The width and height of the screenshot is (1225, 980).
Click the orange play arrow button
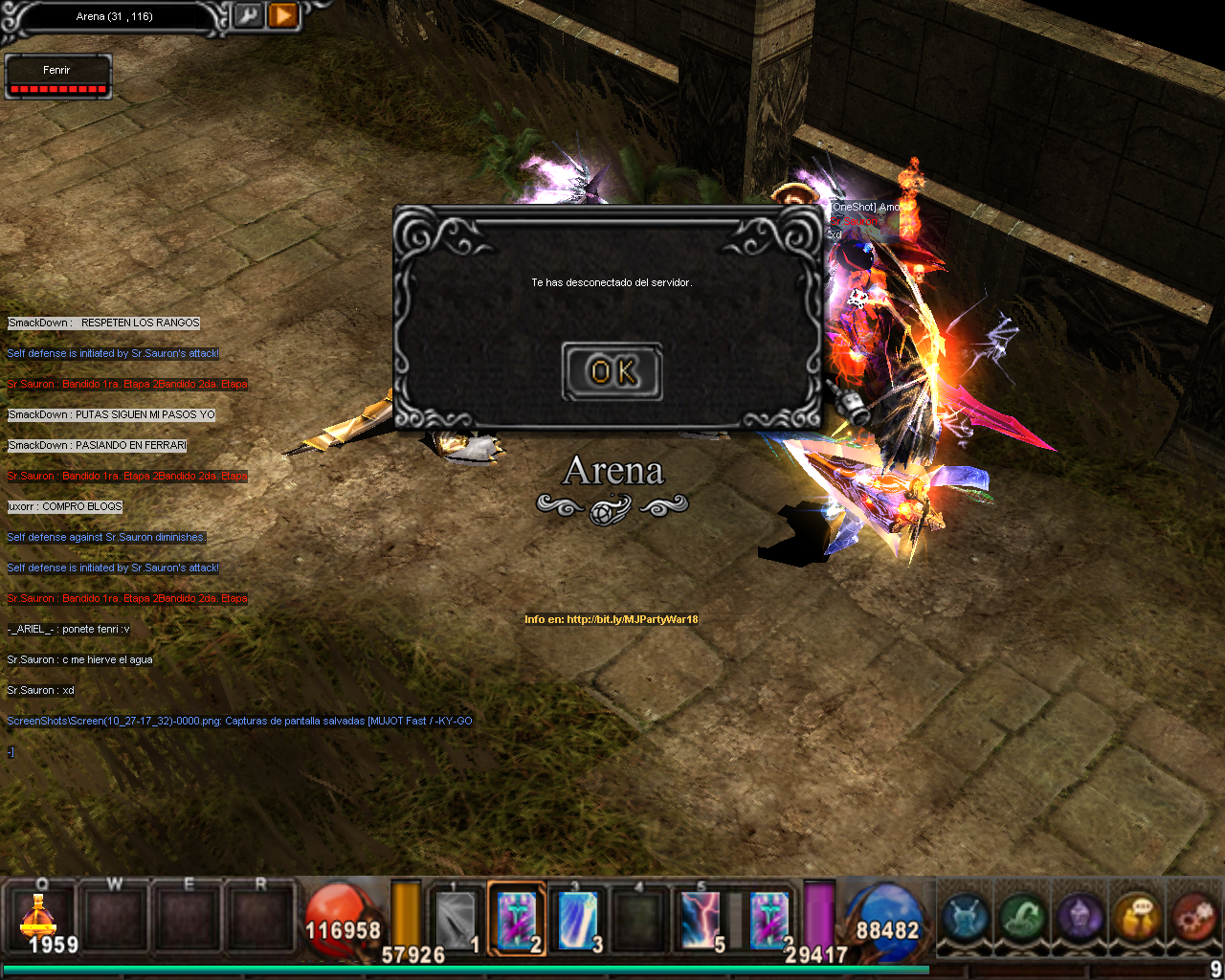pos(283,16)
